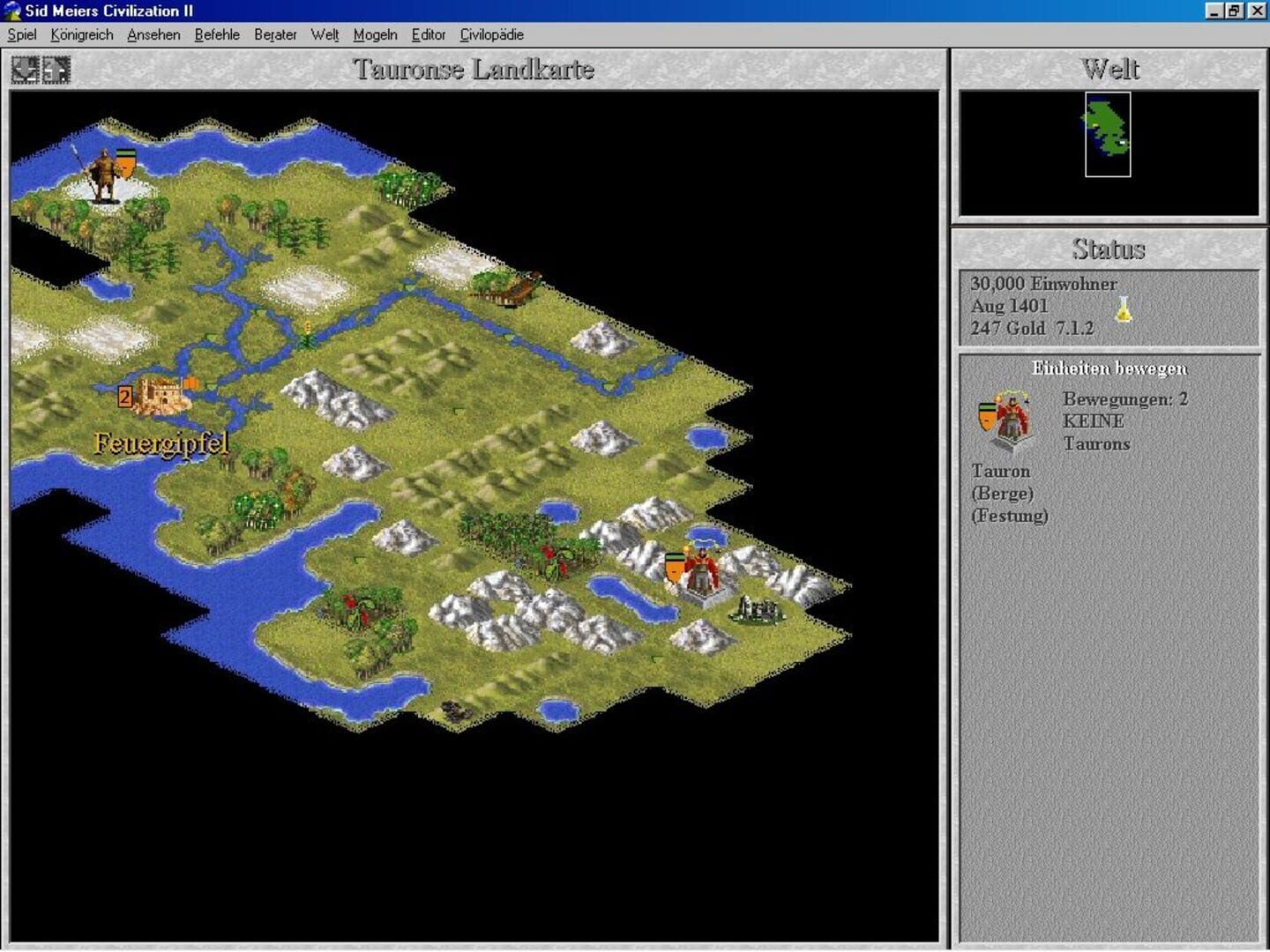Click the Civilization II icon on the title bar
This screenshot has width=1270, height=952.
(x=11, y=11)
